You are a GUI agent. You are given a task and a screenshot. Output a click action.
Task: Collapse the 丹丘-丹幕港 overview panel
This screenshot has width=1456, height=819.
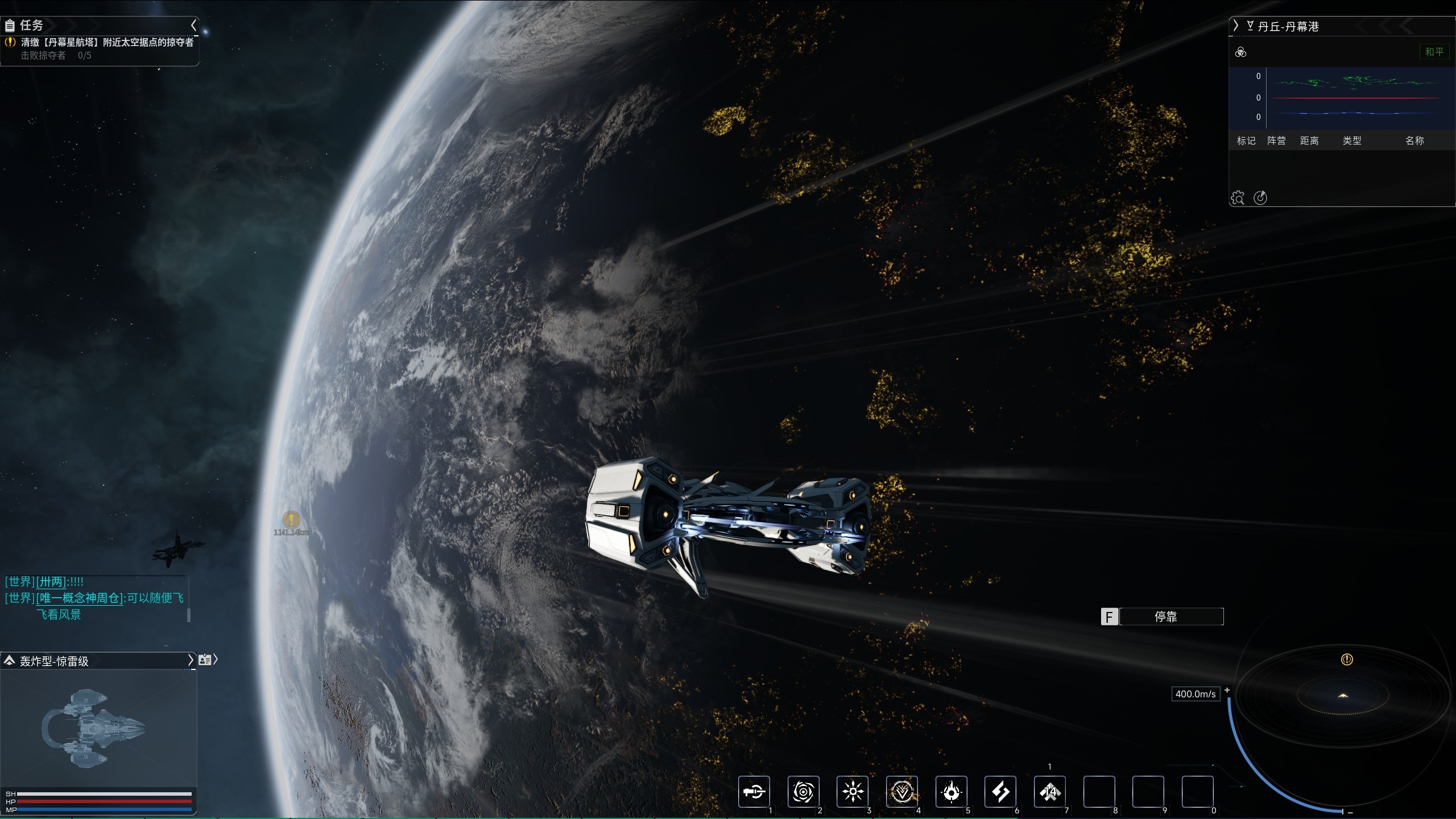pyautogui.click(x=1235, y=26)
